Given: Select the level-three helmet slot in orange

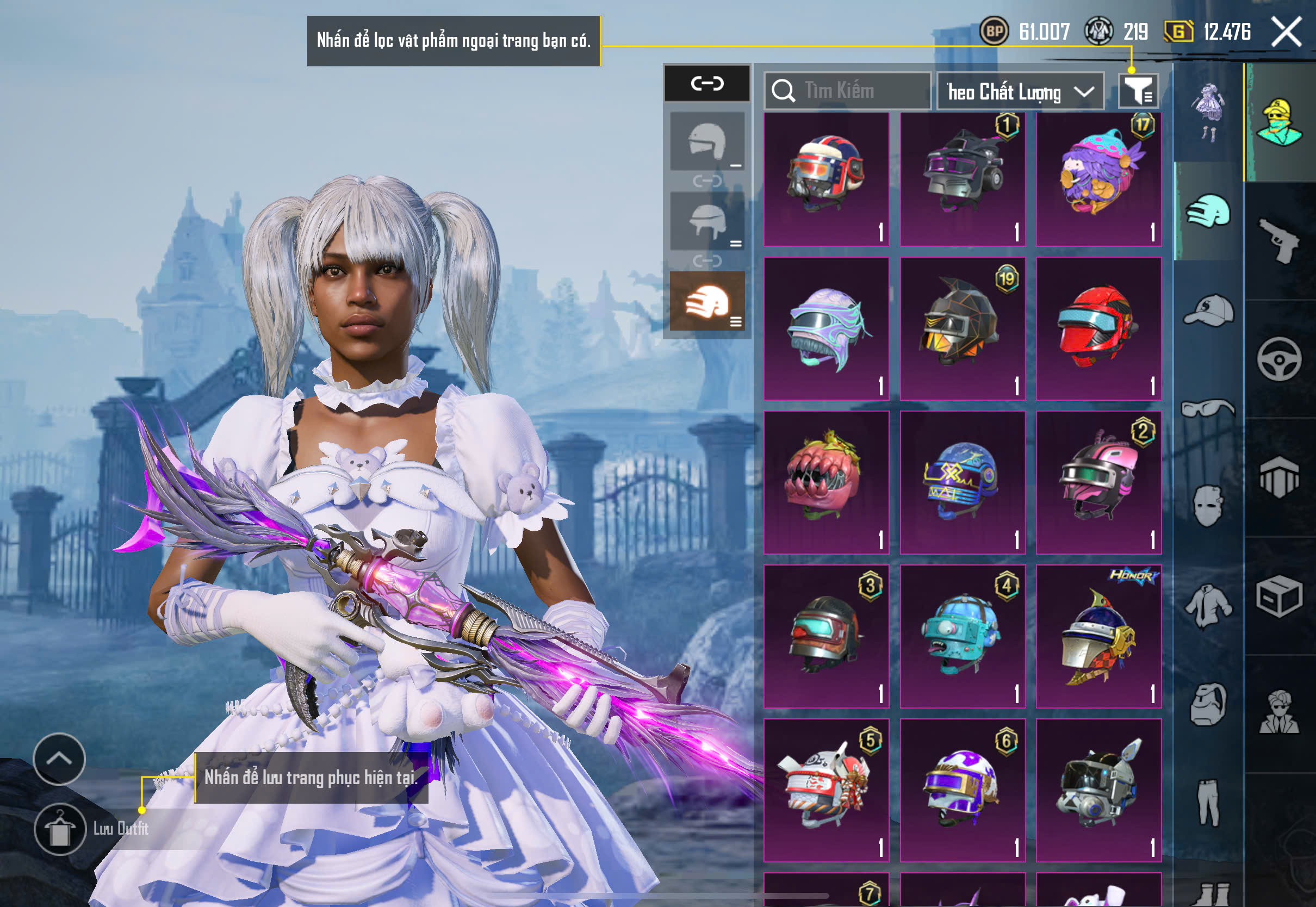Looking at the screenshot, I should click(707, 301).
